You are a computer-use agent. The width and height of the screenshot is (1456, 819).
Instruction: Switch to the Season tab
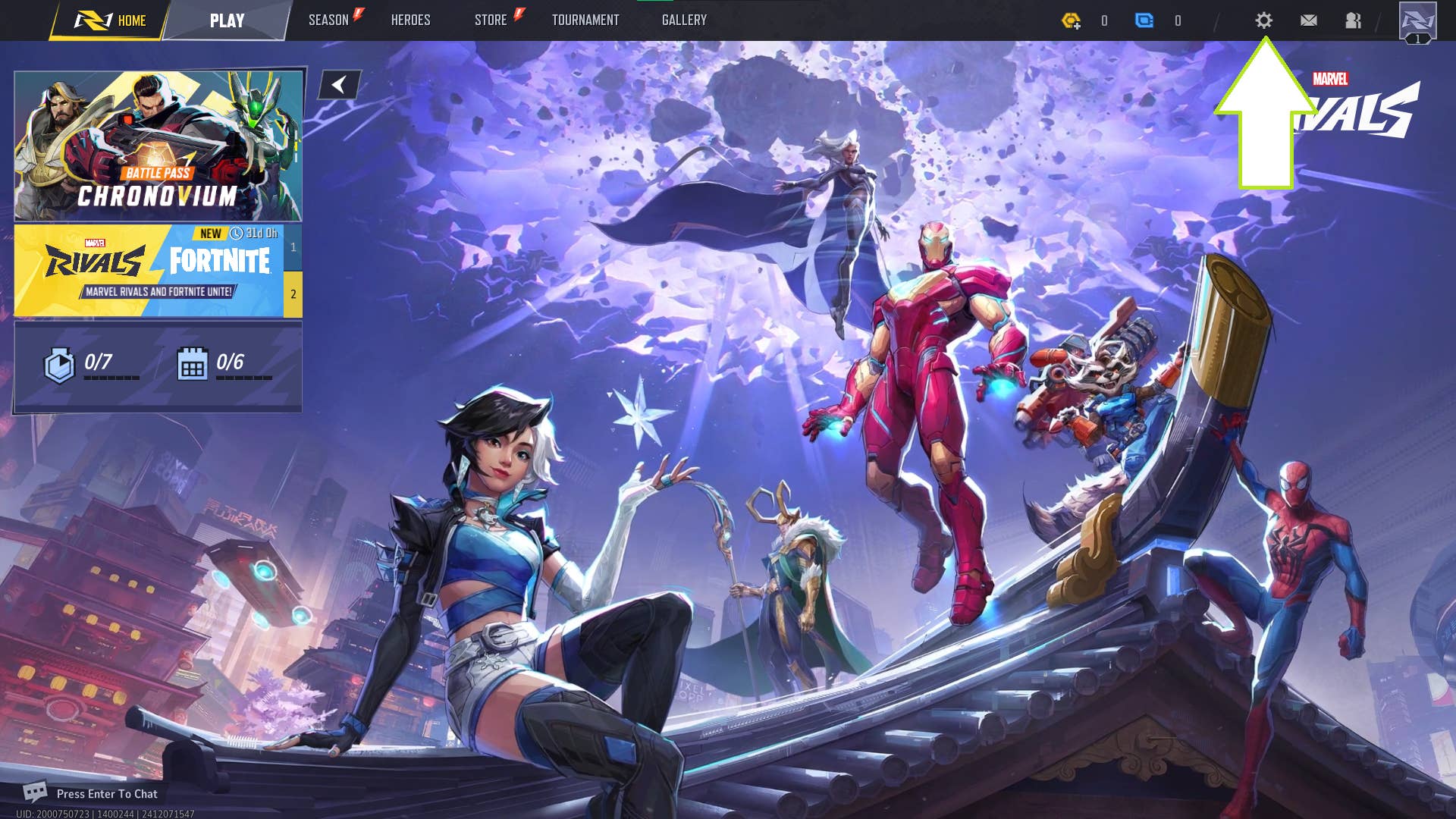pyautogui.click(x=328, y=20)
